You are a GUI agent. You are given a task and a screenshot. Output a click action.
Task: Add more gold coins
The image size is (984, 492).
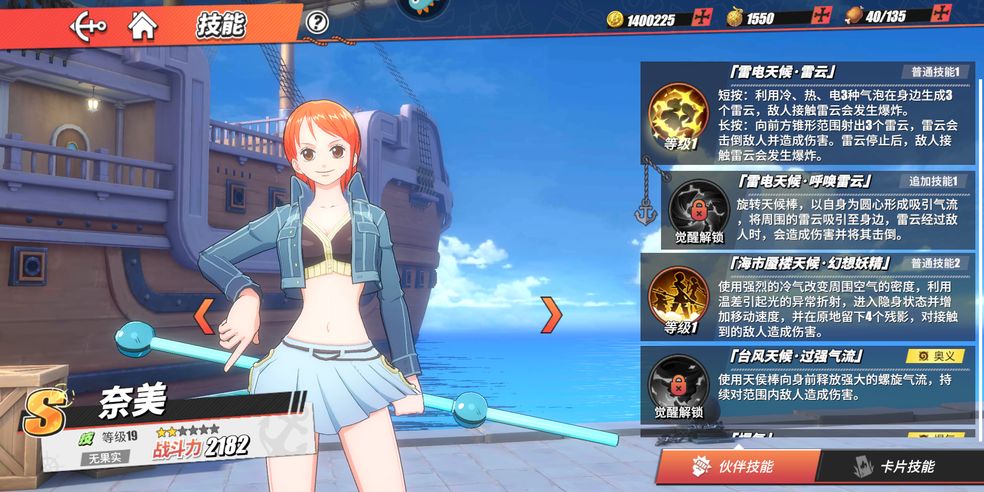click(x=702, y=17)
